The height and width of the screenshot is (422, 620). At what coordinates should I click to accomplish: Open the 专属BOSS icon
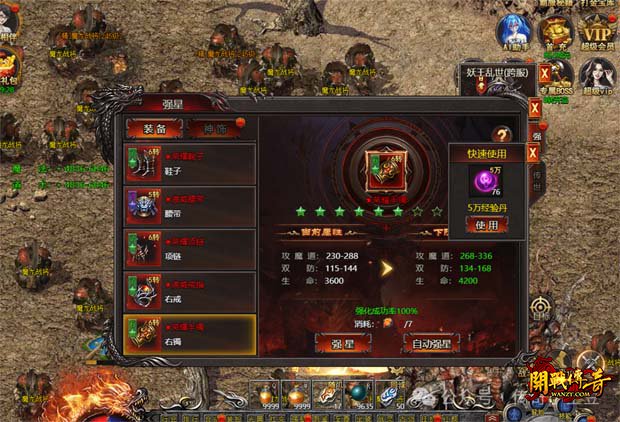click(x=559, y=73)
